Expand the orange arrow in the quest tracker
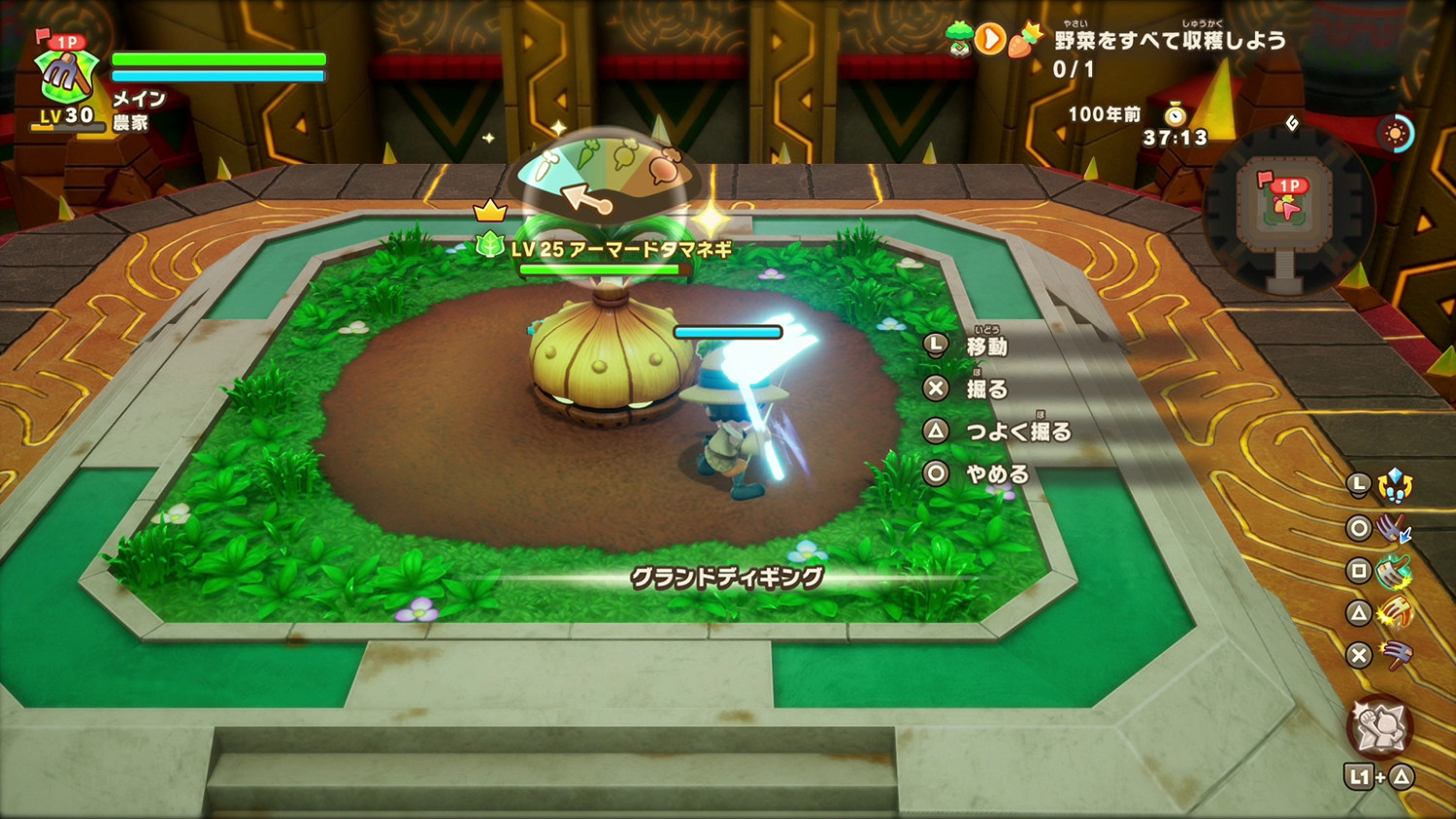The image size is (1456, 819). (x=992, y=39)
